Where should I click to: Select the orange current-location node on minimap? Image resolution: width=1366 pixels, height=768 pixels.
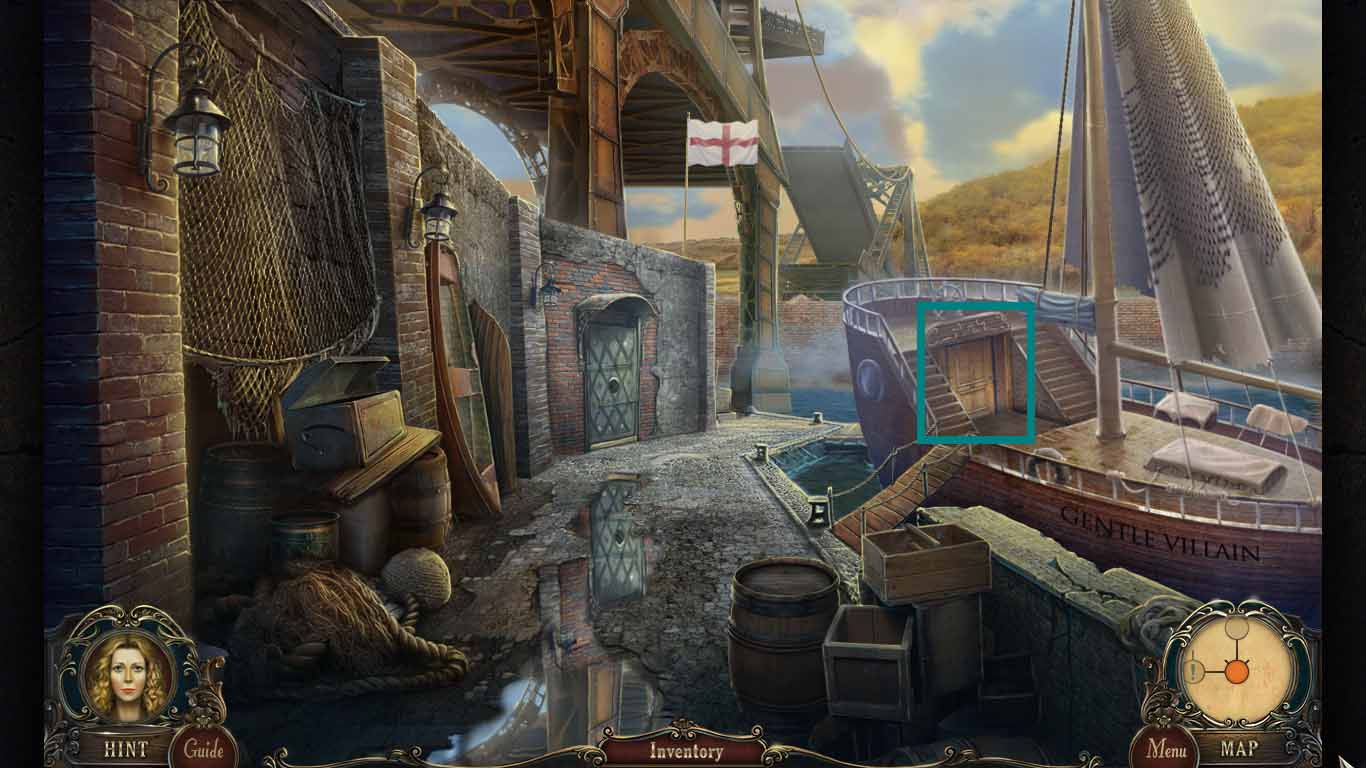pos(1237,671)
